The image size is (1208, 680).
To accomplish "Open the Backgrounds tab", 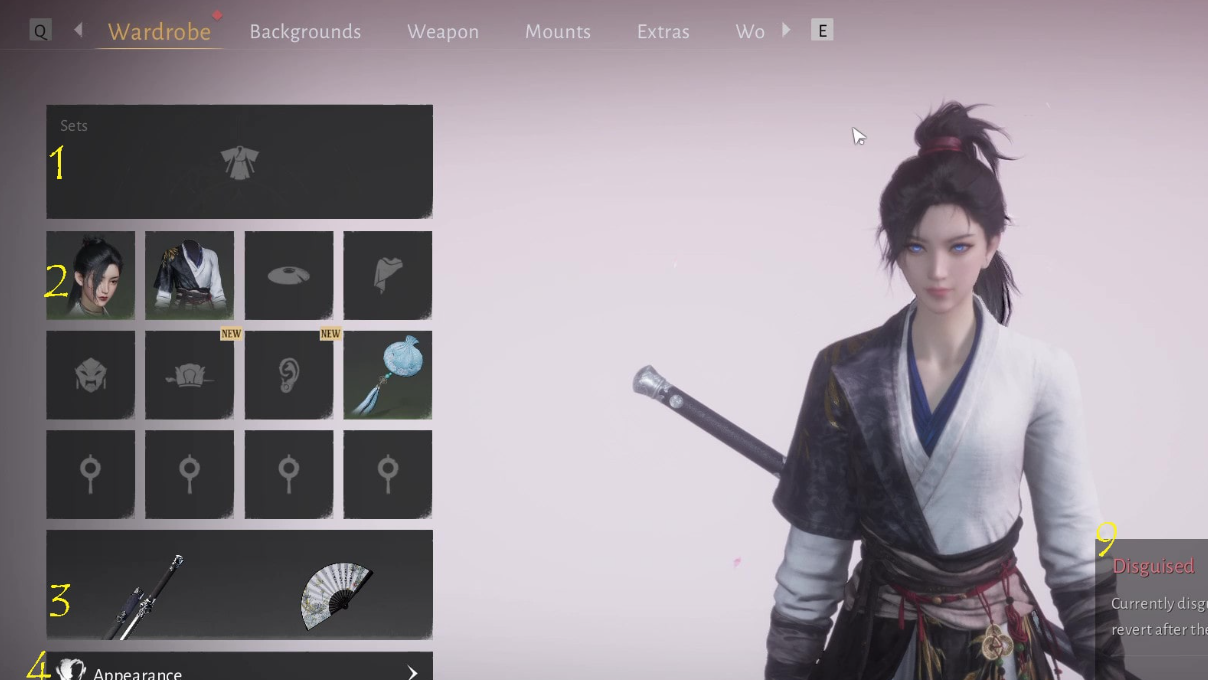I will coord(305,32).
